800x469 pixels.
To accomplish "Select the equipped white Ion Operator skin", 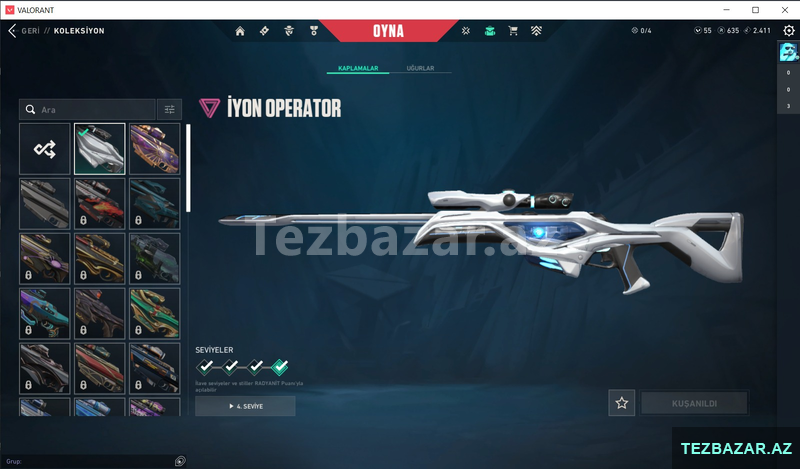I will [100, 149].
